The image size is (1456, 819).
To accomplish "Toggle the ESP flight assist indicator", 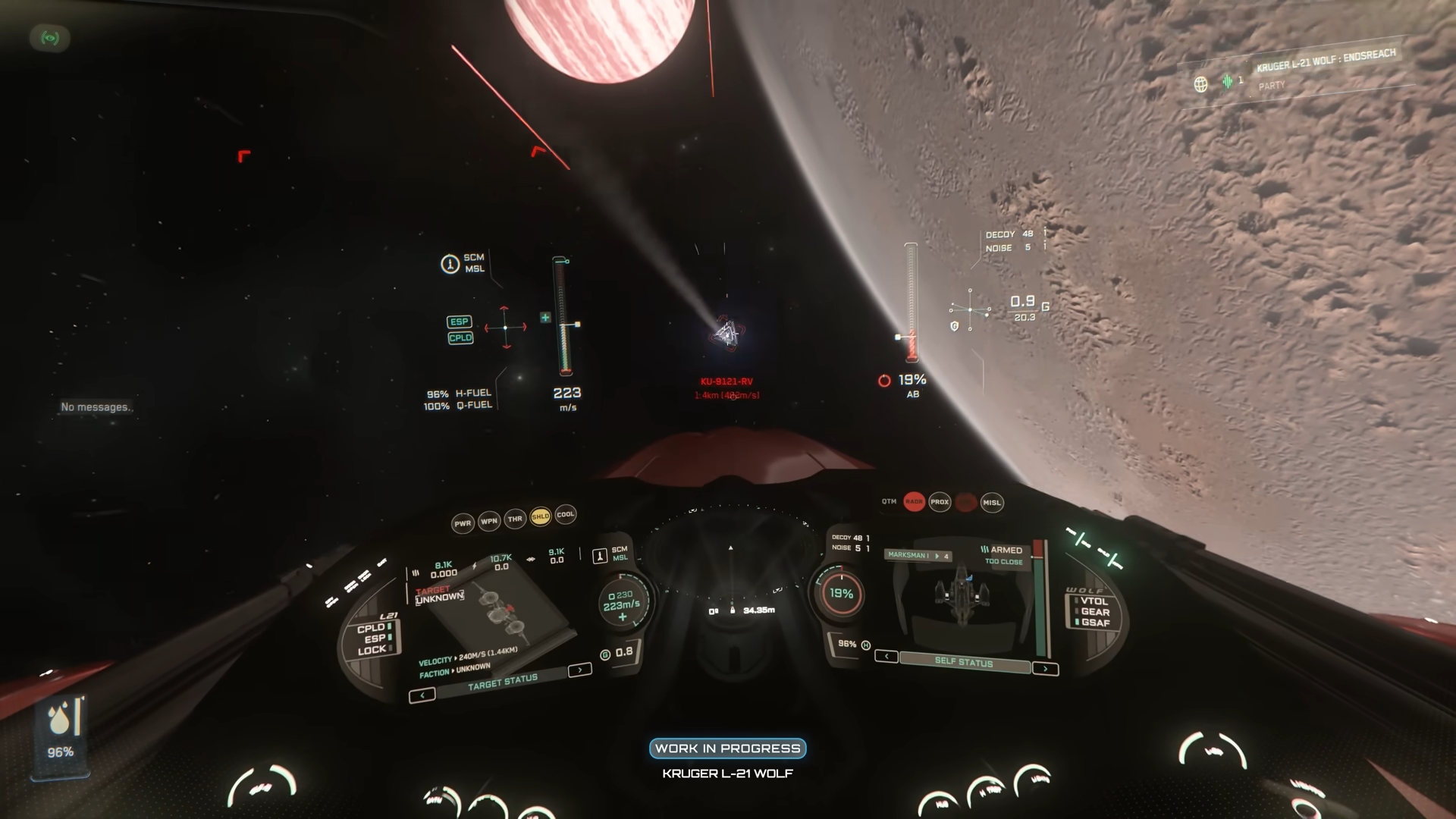I will click(x=375, y=637).
